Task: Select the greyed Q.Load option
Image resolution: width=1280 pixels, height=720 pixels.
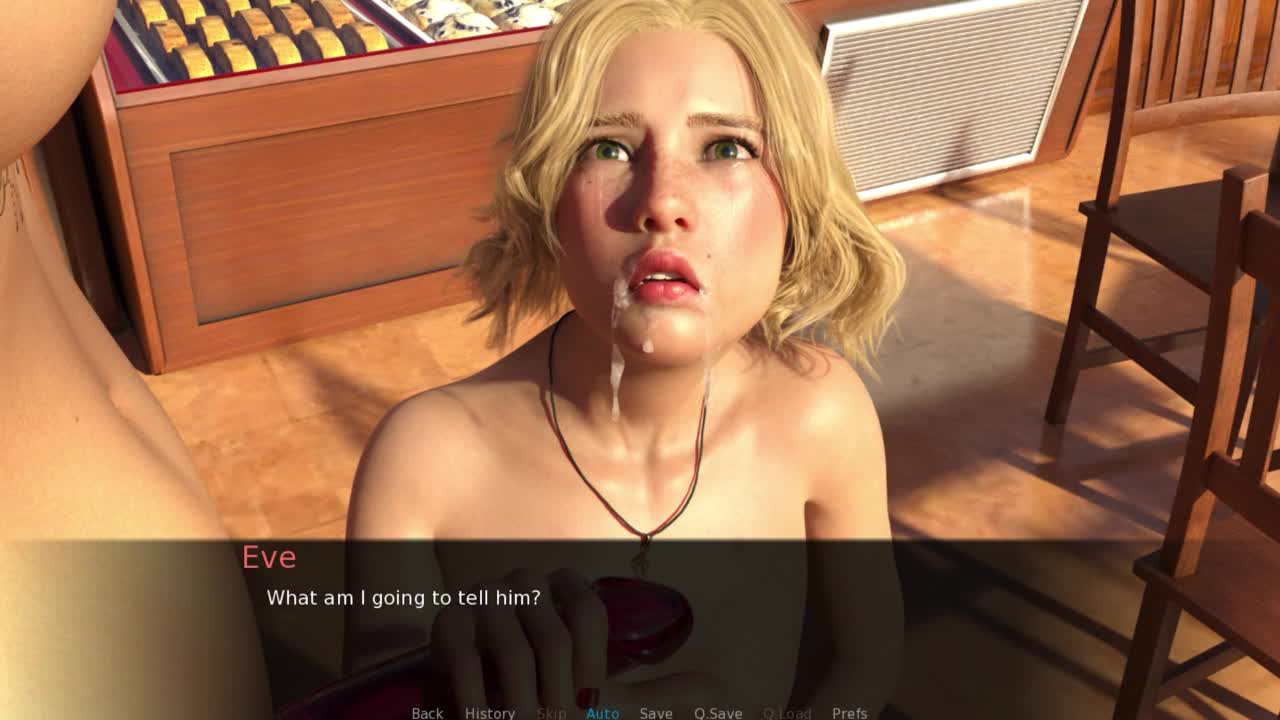Action: tap(787, 713)
